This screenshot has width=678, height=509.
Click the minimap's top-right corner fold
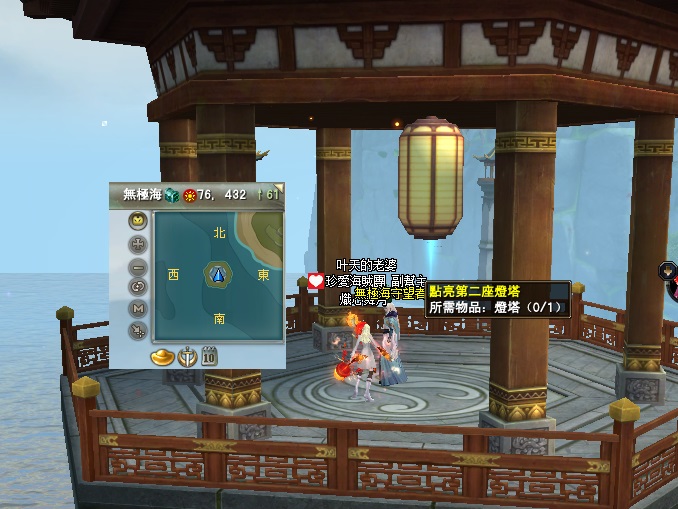[x=279, y=187]
